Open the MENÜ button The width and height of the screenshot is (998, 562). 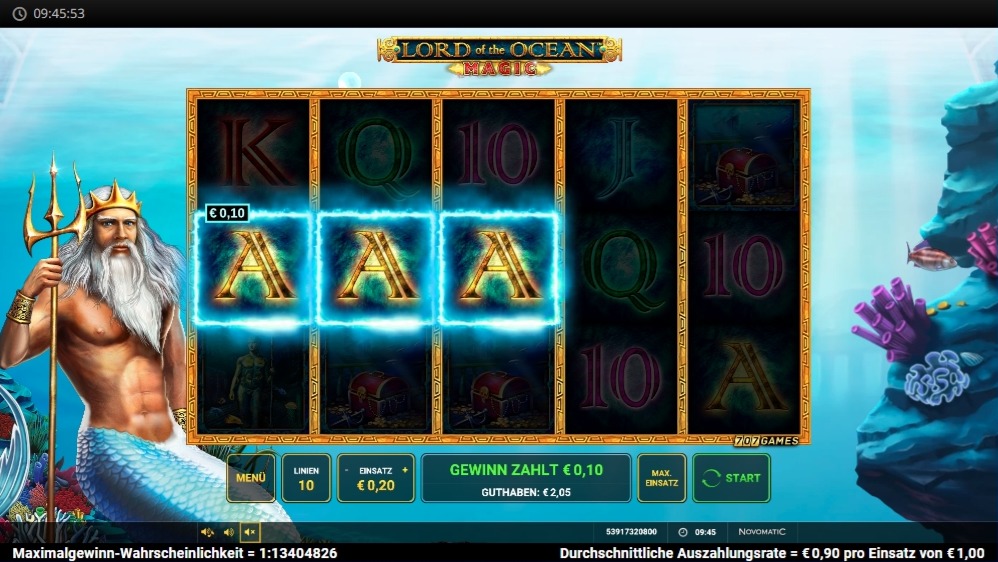(x=251, y=477)
